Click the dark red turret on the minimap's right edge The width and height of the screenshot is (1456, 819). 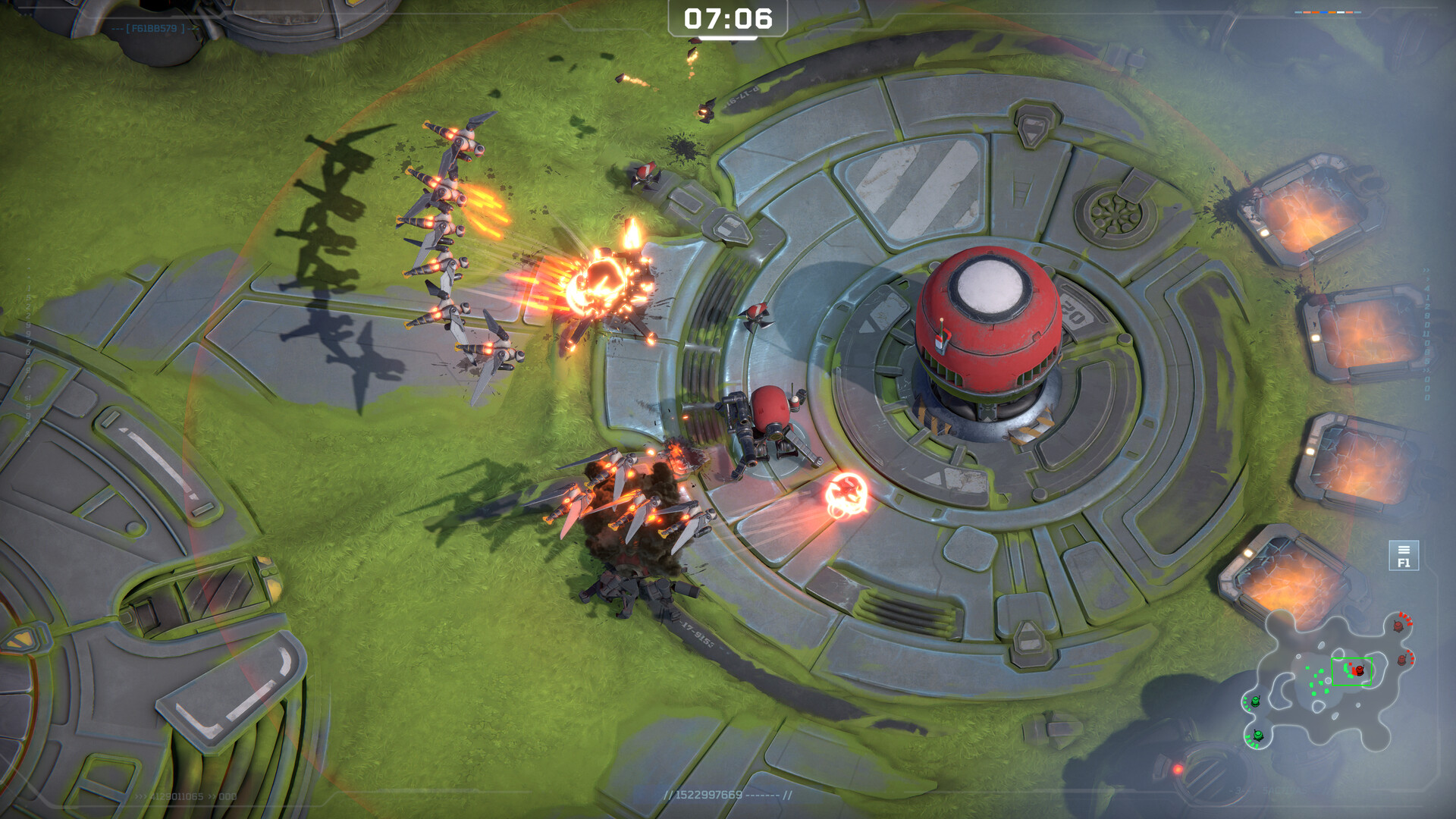pos(1401,661)
